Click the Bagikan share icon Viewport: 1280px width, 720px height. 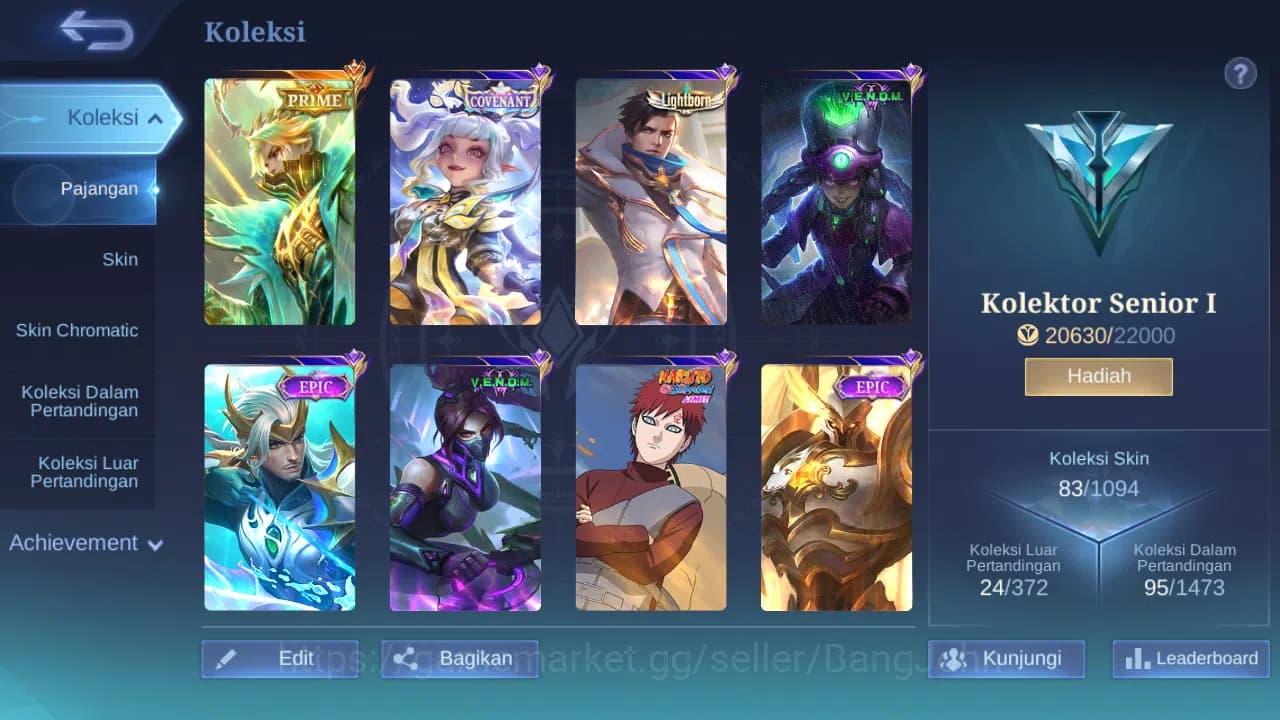(x=406, y=658)
